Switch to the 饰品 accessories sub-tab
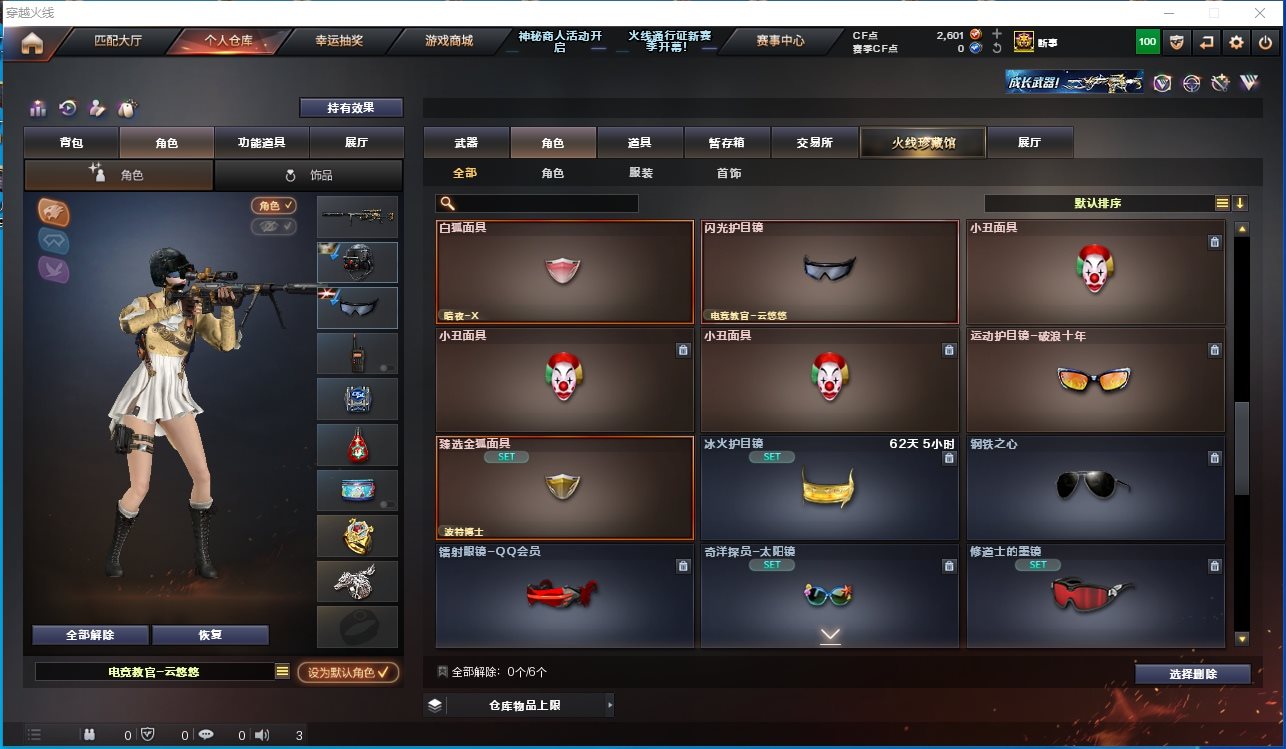Screen dimensions: 1286x749 coord(309,175)
